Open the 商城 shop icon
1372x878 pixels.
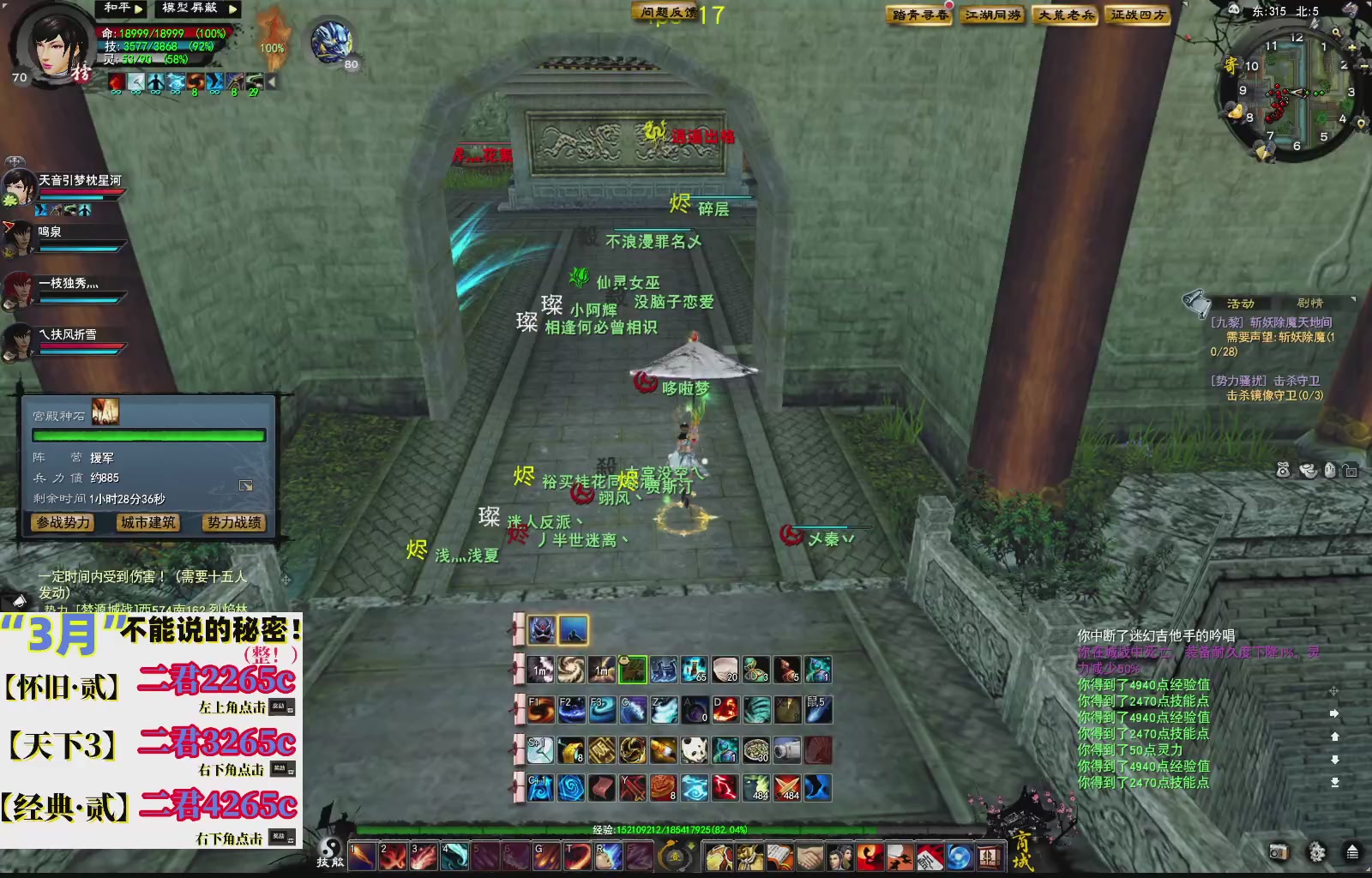coord(990,857)
